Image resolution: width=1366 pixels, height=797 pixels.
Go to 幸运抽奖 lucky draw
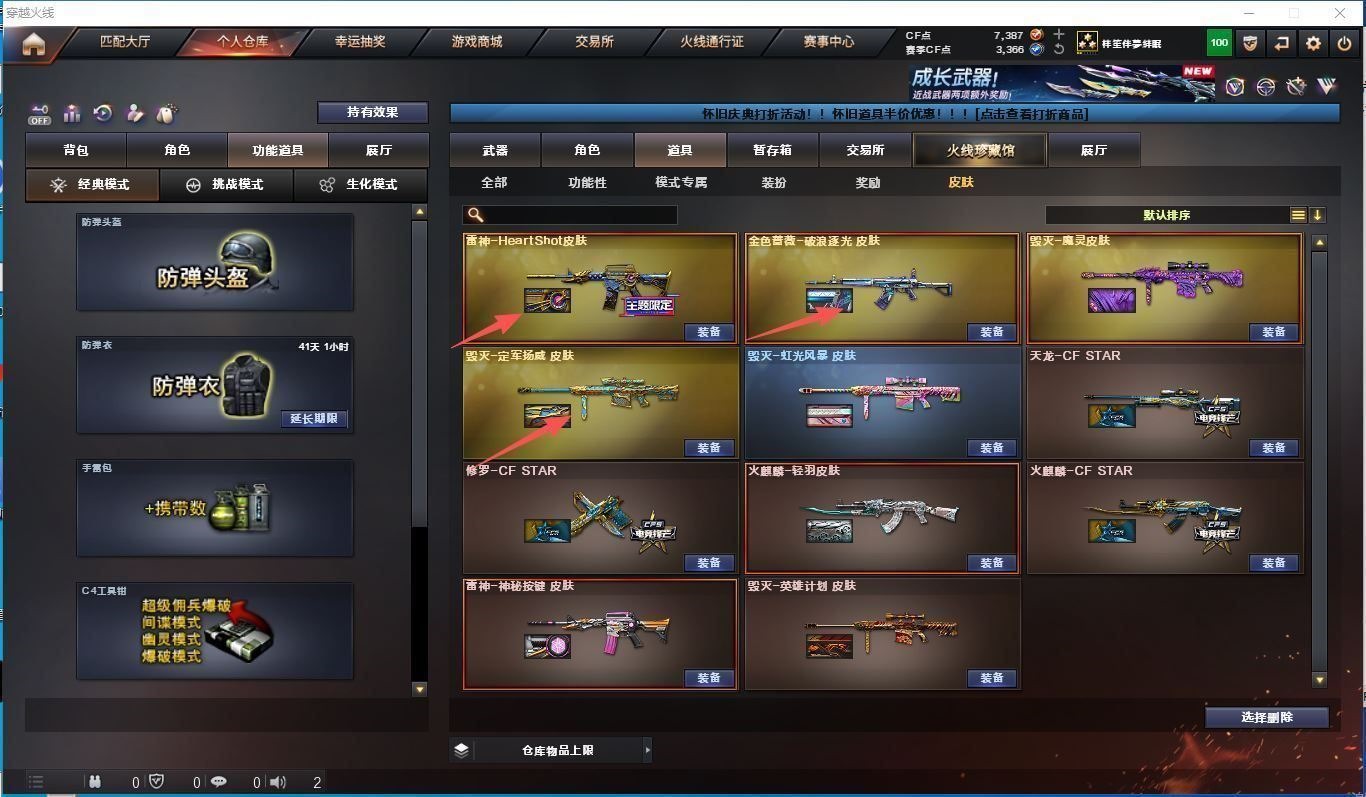360,42
